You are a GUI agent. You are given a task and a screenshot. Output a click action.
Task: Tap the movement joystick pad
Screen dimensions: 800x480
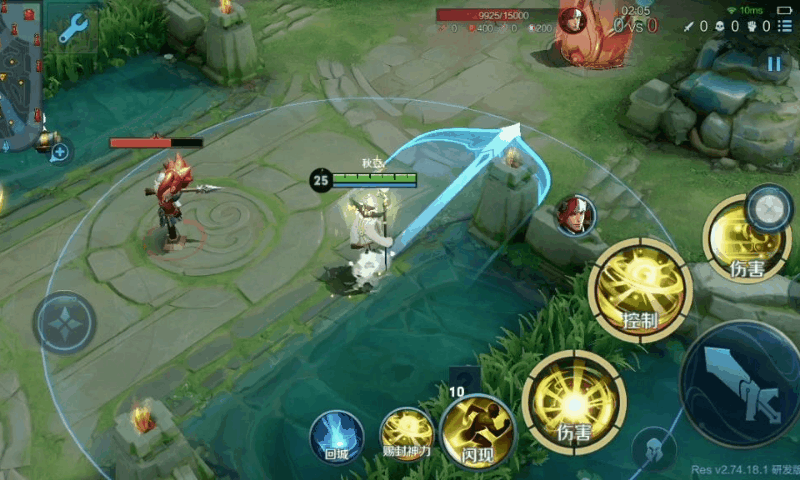64,322
